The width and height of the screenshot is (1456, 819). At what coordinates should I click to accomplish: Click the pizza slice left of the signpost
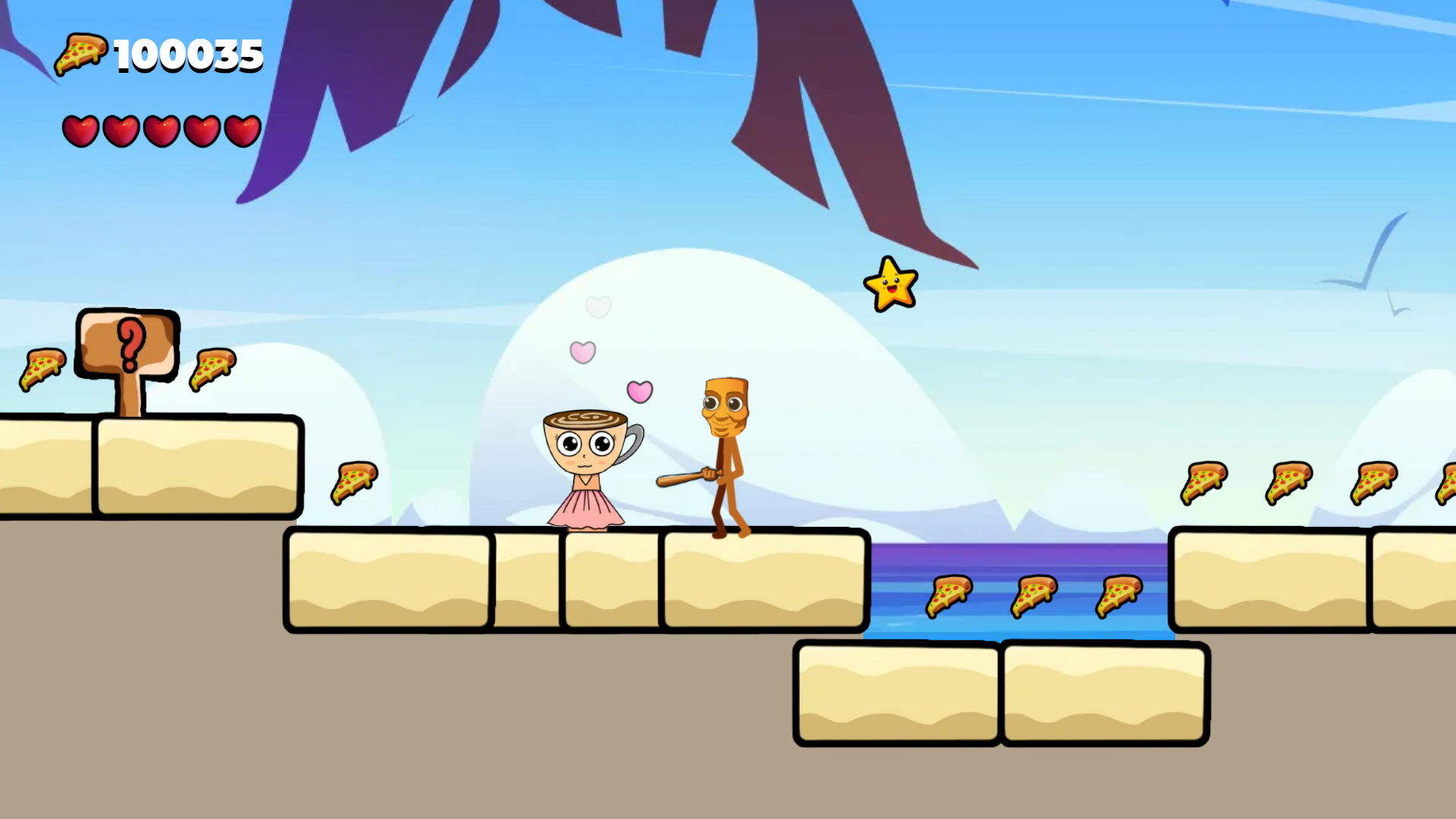43,370
